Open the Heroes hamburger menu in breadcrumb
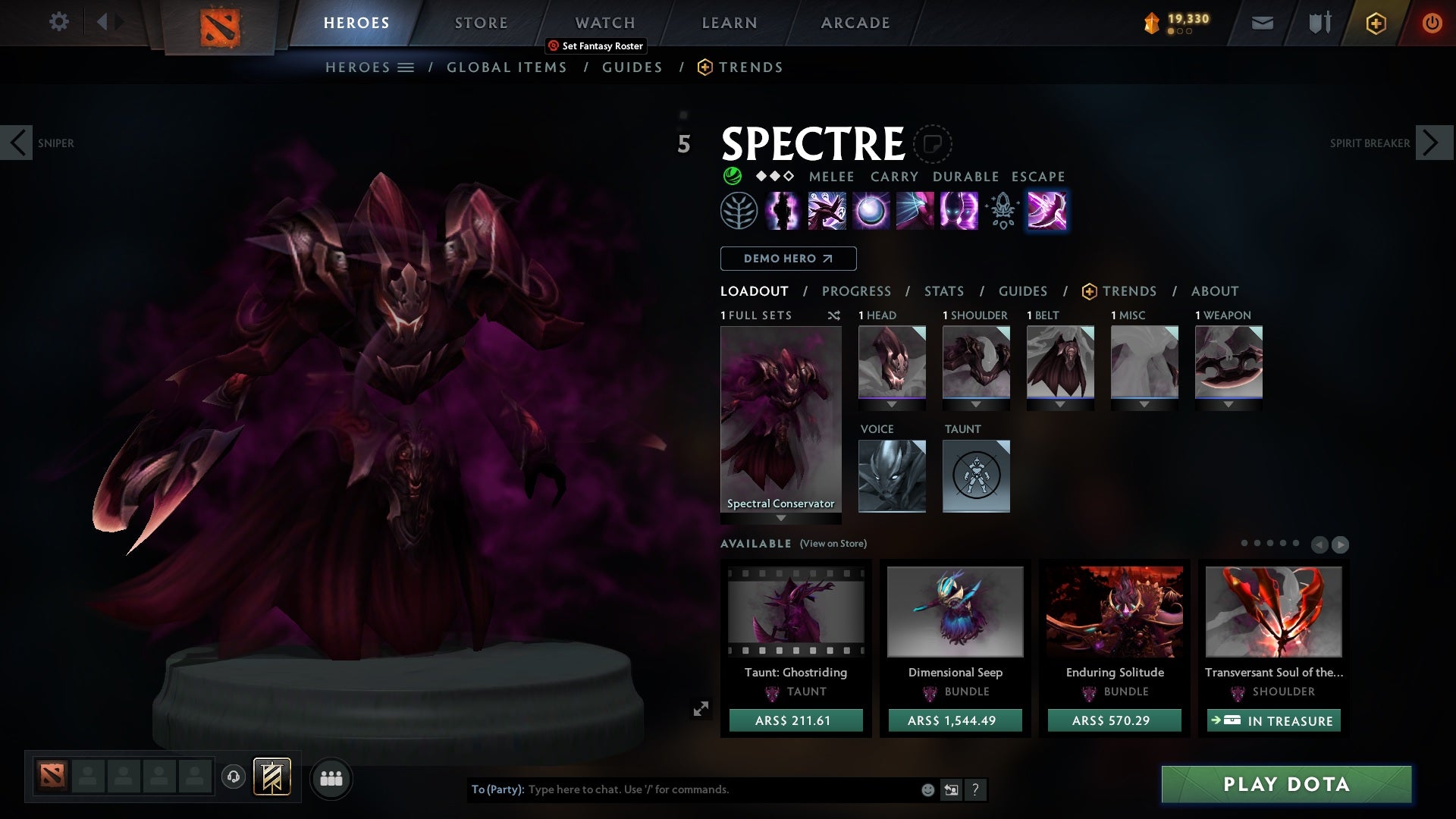This screenshot has height=819, width=1456. pyautogui.click(x=406, y=67)
